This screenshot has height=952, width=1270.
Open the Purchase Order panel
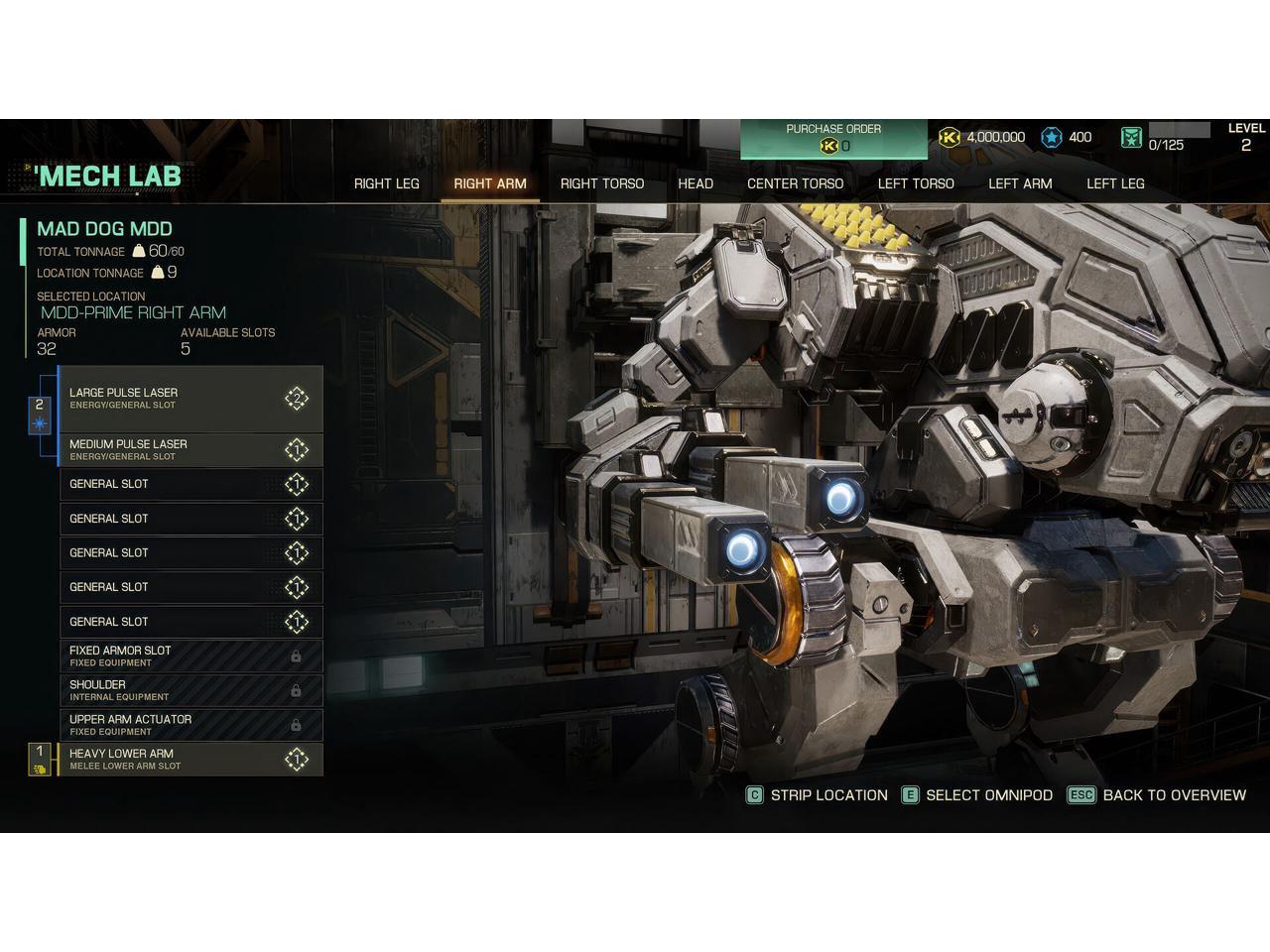pos(833,139)
